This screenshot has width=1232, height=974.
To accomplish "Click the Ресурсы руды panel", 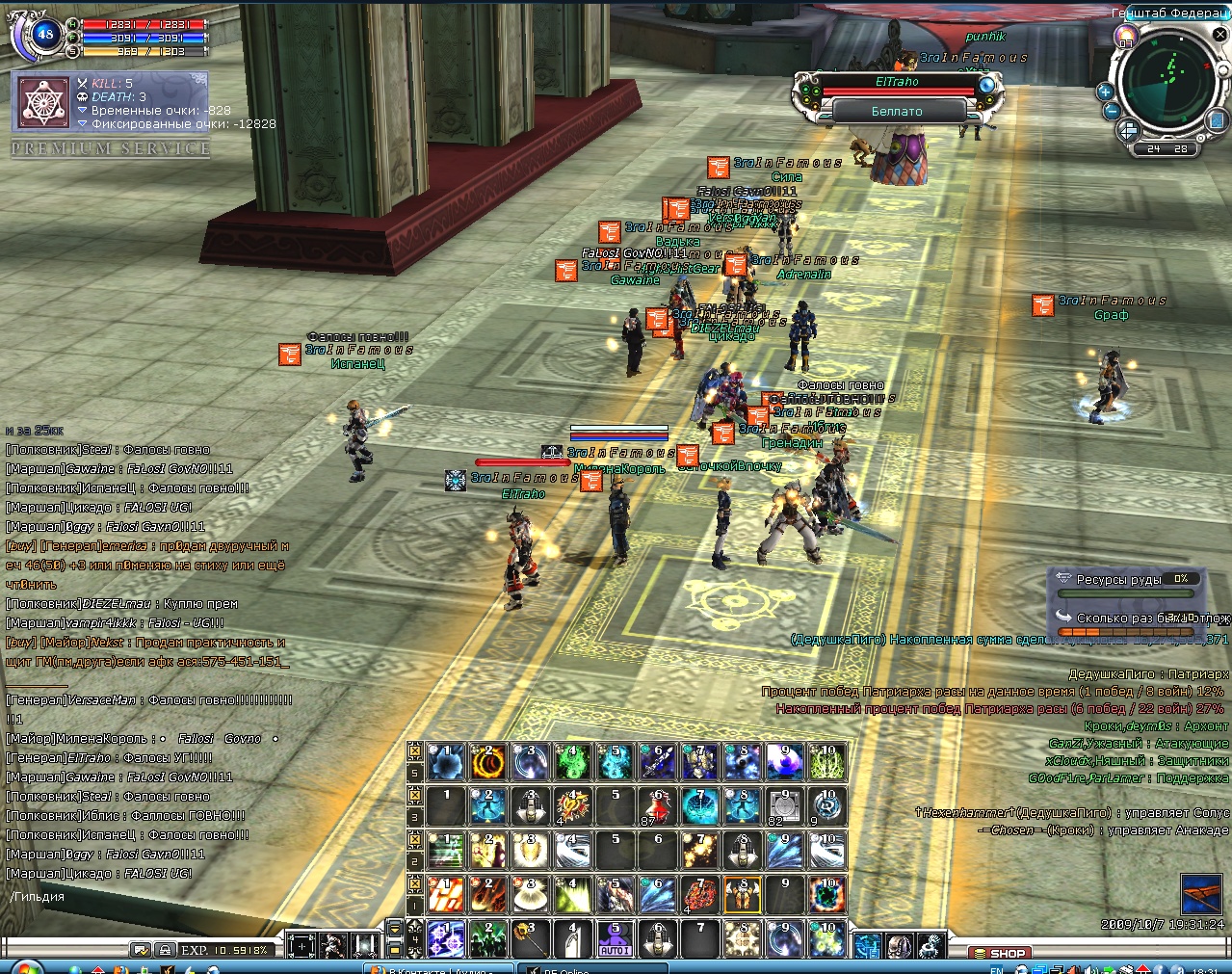I will click(x=1123, y=579).
